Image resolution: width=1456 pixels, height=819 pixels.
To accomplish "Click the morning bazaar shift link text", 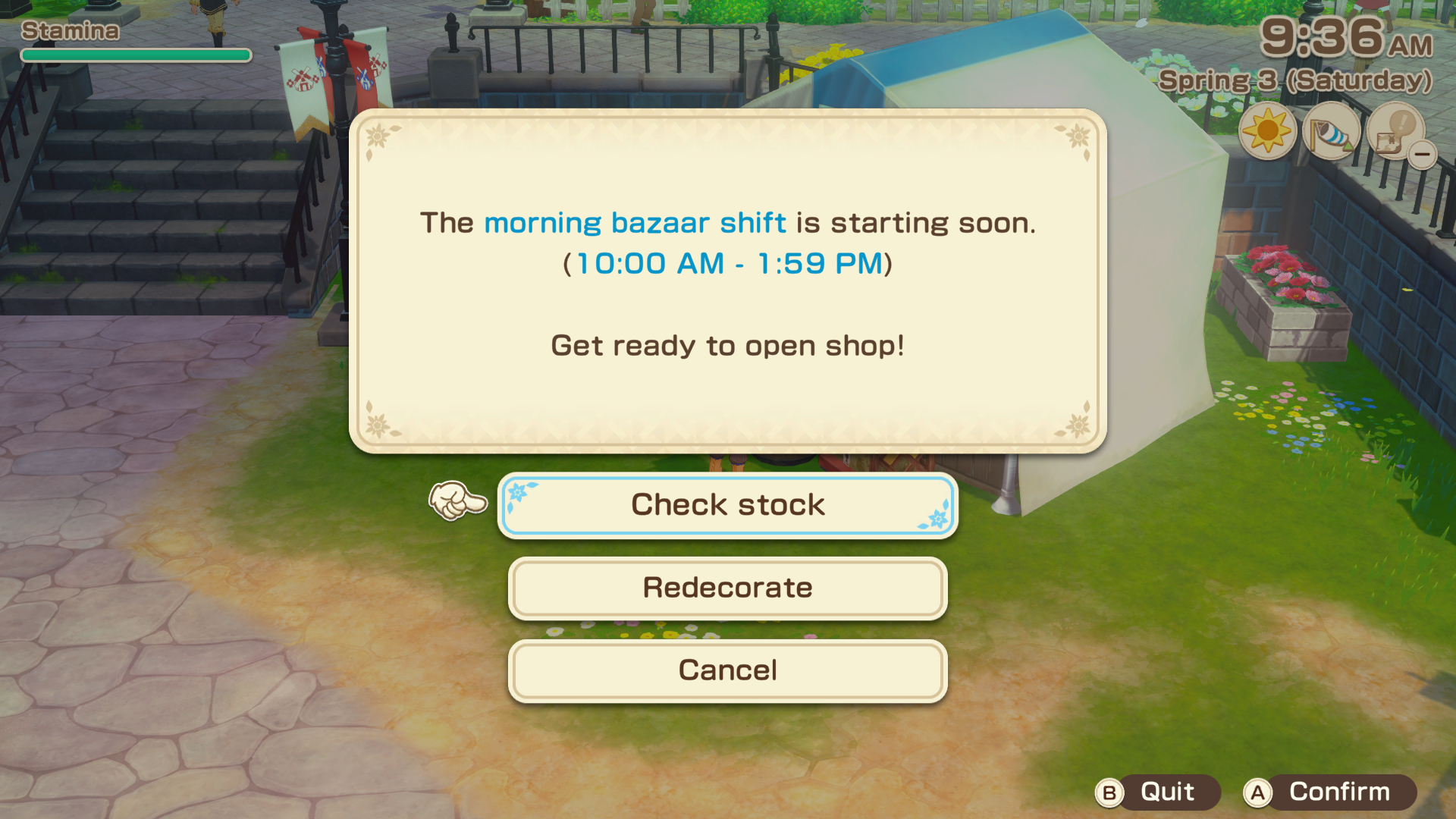I will (634, 222).
